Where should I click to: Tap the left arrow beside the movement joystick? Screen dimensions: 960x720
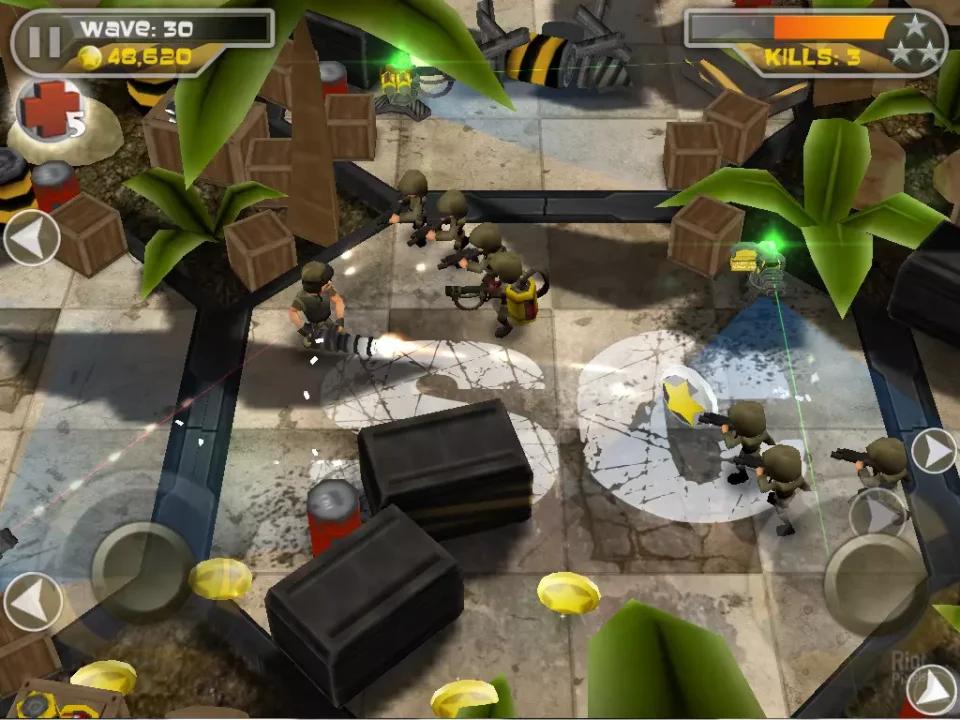tap(32, 601)
